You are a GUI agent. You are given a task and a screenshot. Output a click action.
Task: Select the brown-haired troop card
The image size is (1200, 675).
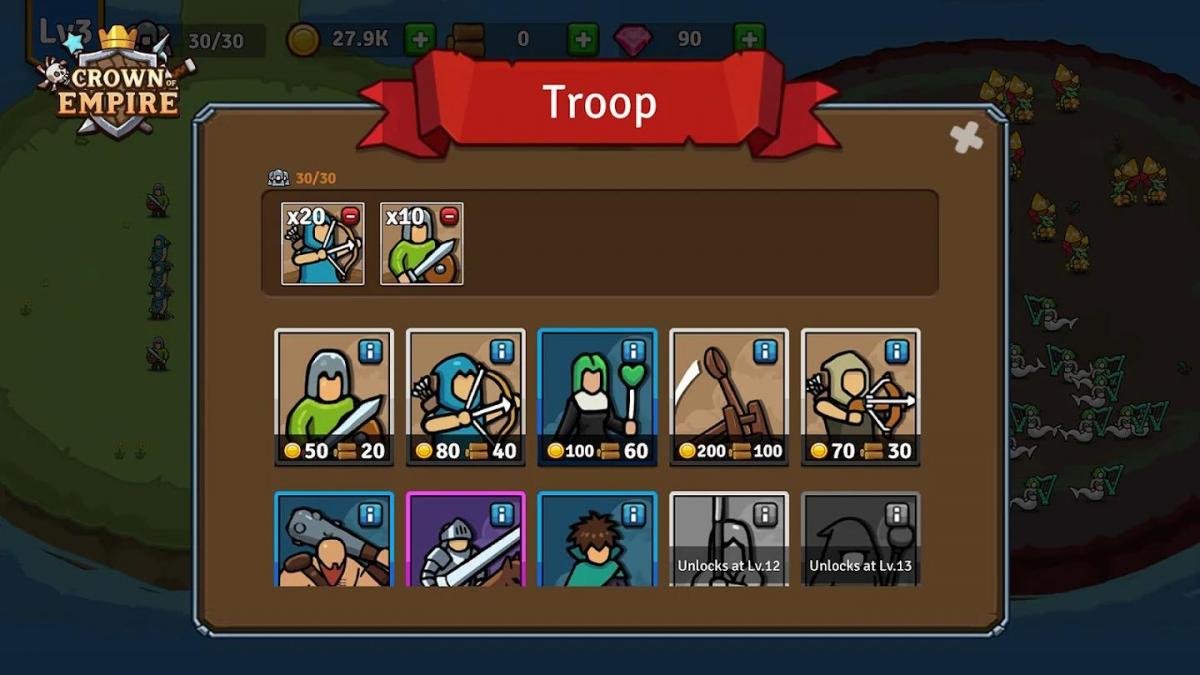(597, 541)
